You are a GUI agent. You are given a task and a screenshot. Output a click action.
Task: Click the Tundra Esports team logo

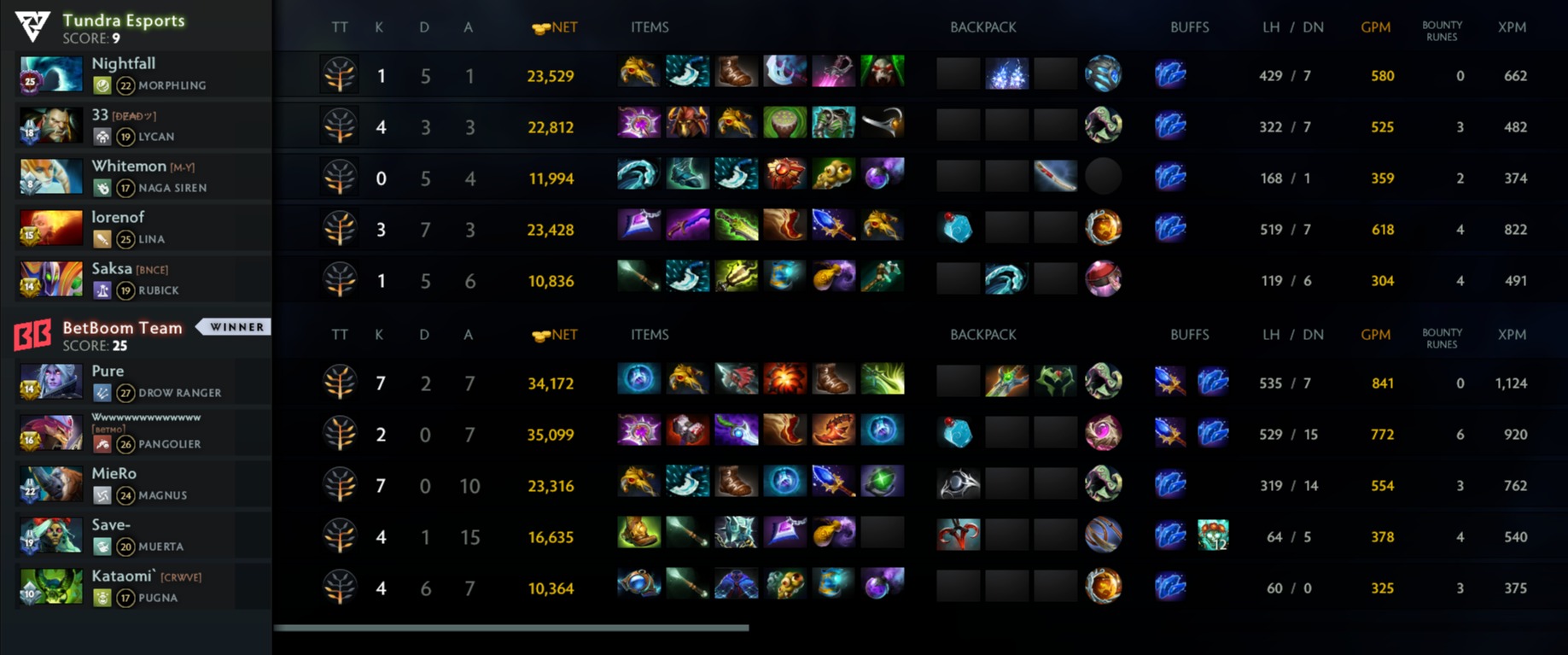(x=32, y=26)
